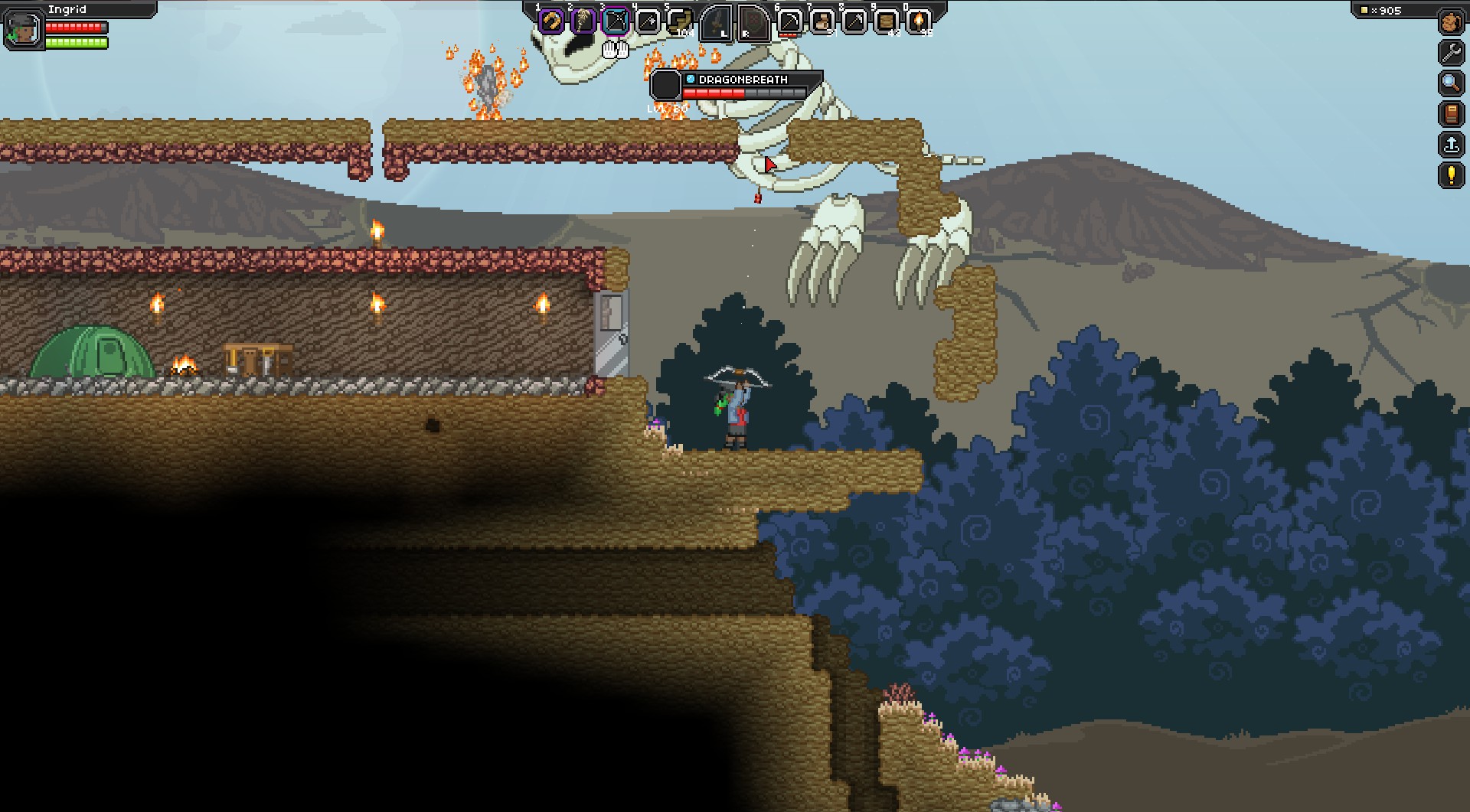
Task: Open the brown codex book
Action: point(1451,114)
